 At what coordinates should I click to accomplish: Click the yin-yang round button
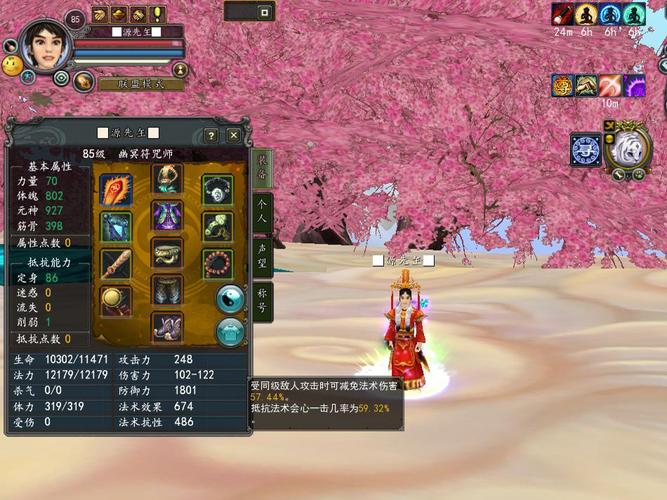click(231, 298)
